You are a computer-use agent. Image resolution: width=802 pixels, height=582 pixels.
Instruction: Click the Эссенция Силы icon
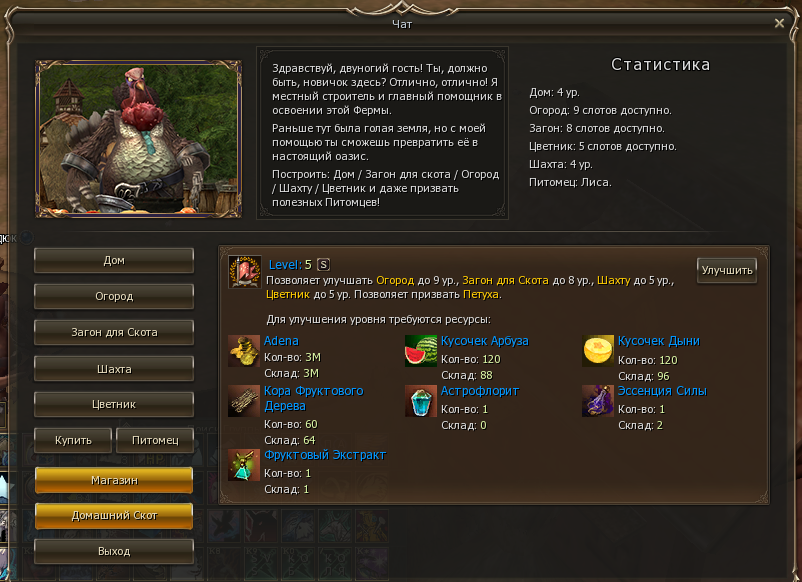tap(599, 401)
